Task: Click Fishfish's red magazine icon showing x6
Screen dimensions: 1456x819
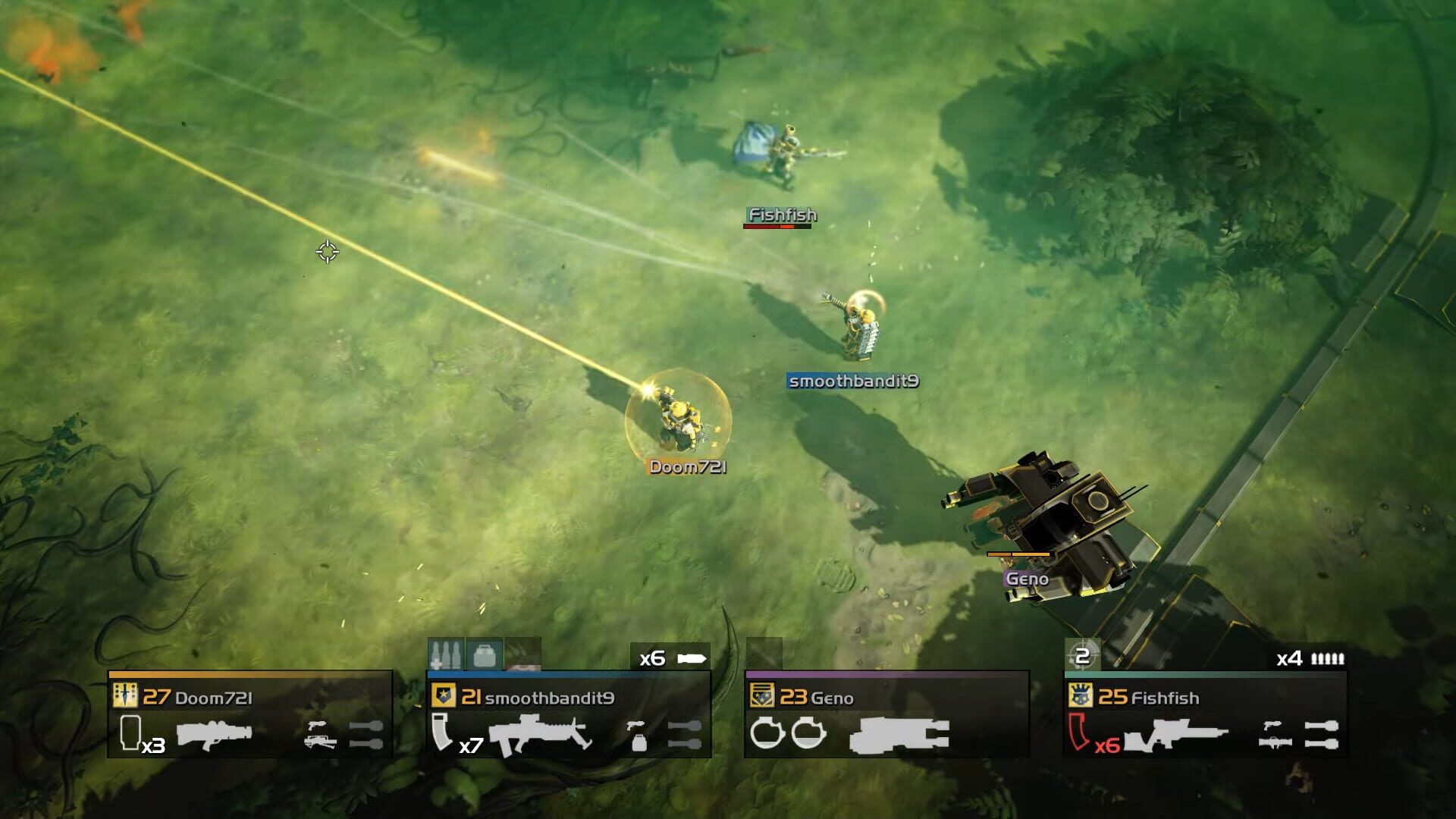Action: point(1079,733)
